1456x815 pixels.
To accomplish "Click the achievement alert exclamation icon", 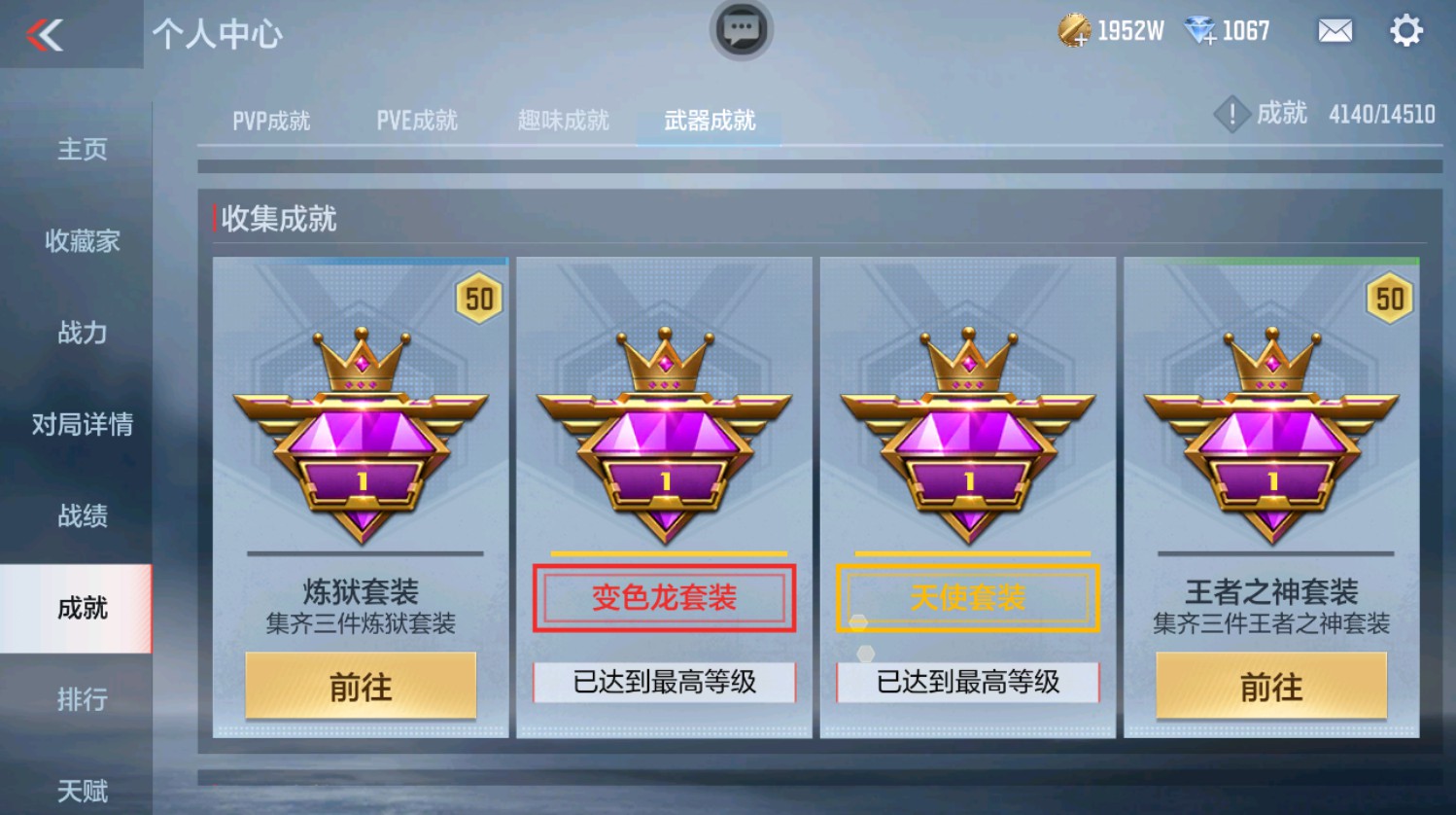I will point(1231,114).
